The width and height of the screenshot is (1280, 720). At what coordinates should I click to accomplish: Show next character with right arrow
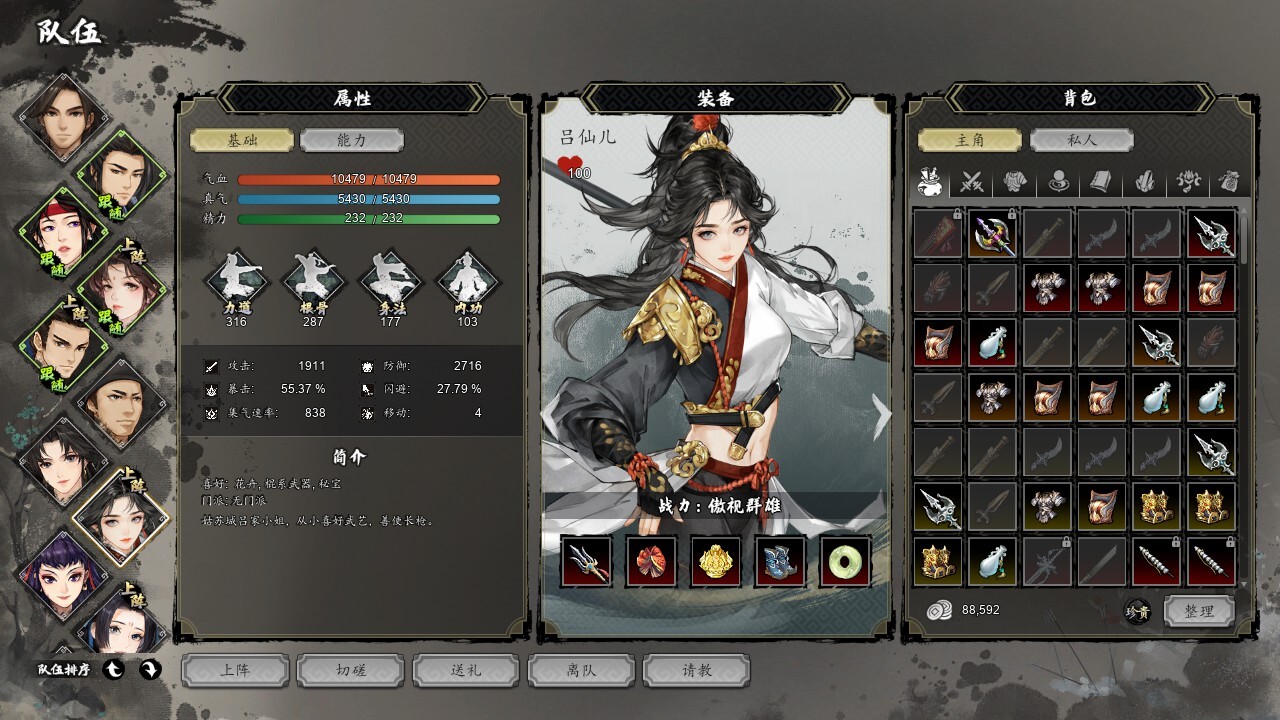point(881,417)
